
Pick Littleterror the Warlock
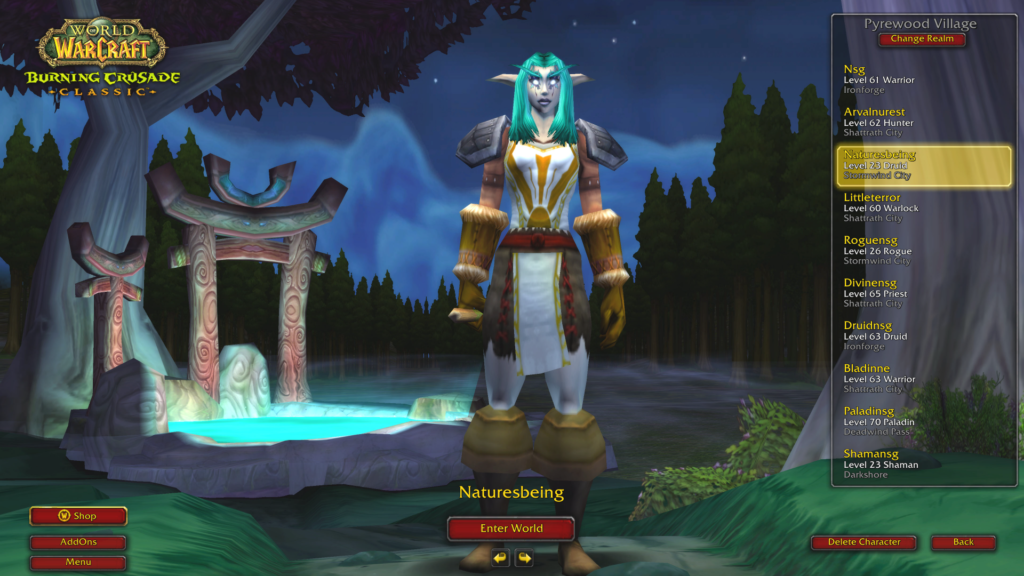[x=923, y=208]
